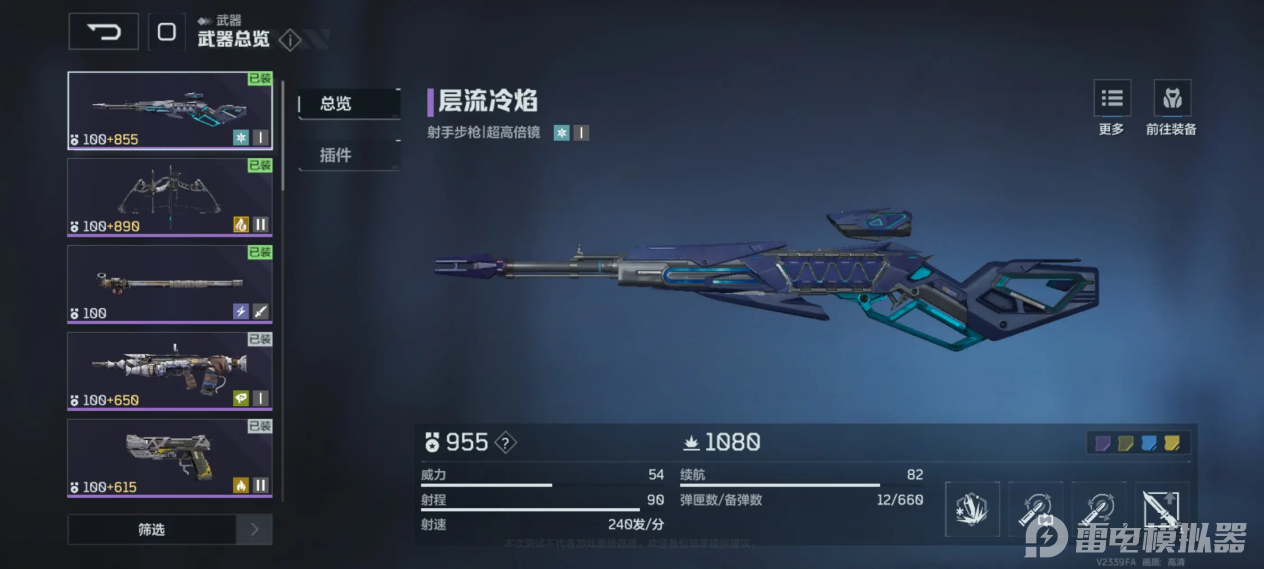Tap the square home button beside back

pyautogui.click(x=167, y=32)
